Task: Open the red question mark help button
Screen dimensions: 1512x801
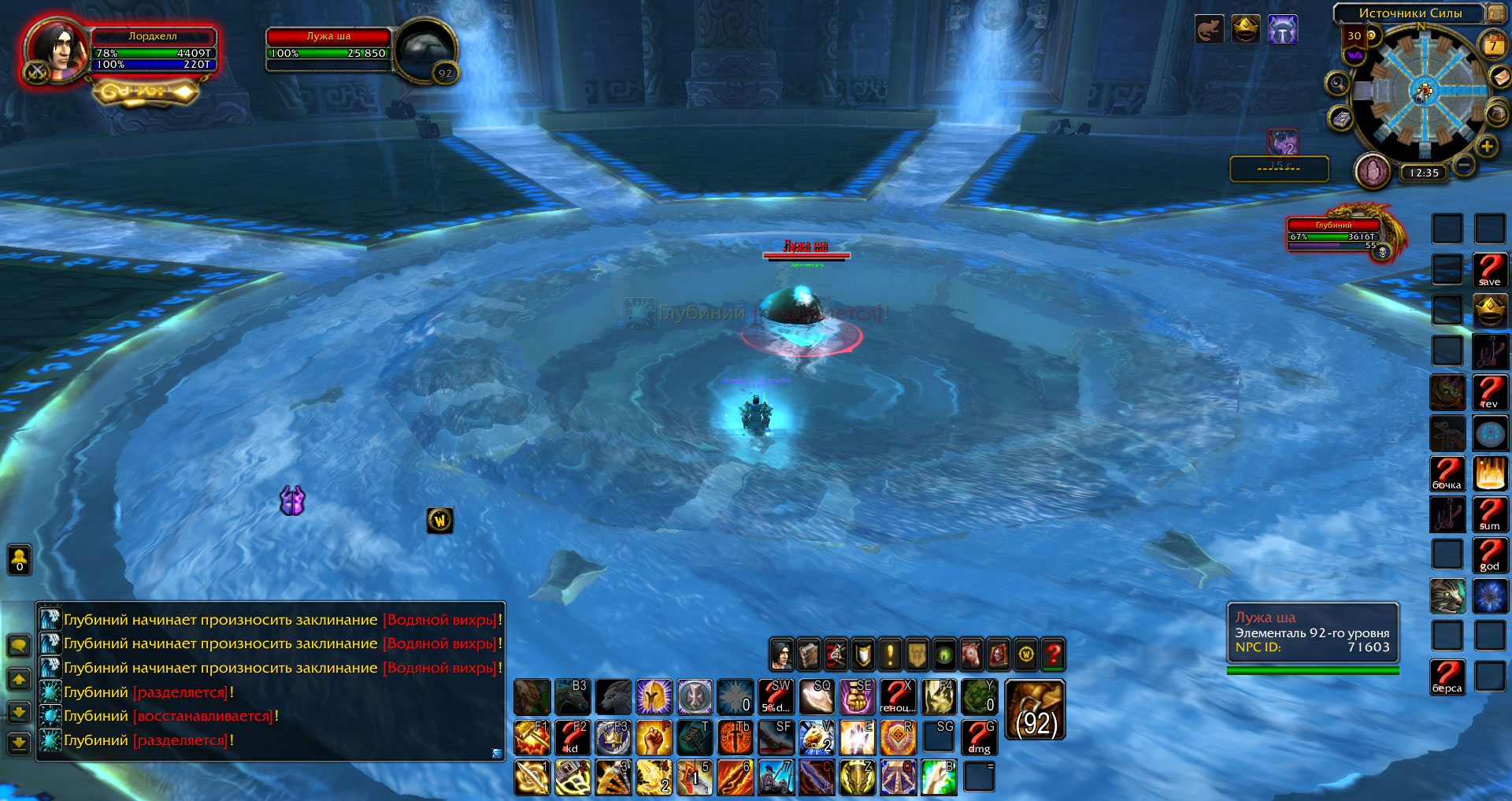Action: click(x=1053, y=654)
